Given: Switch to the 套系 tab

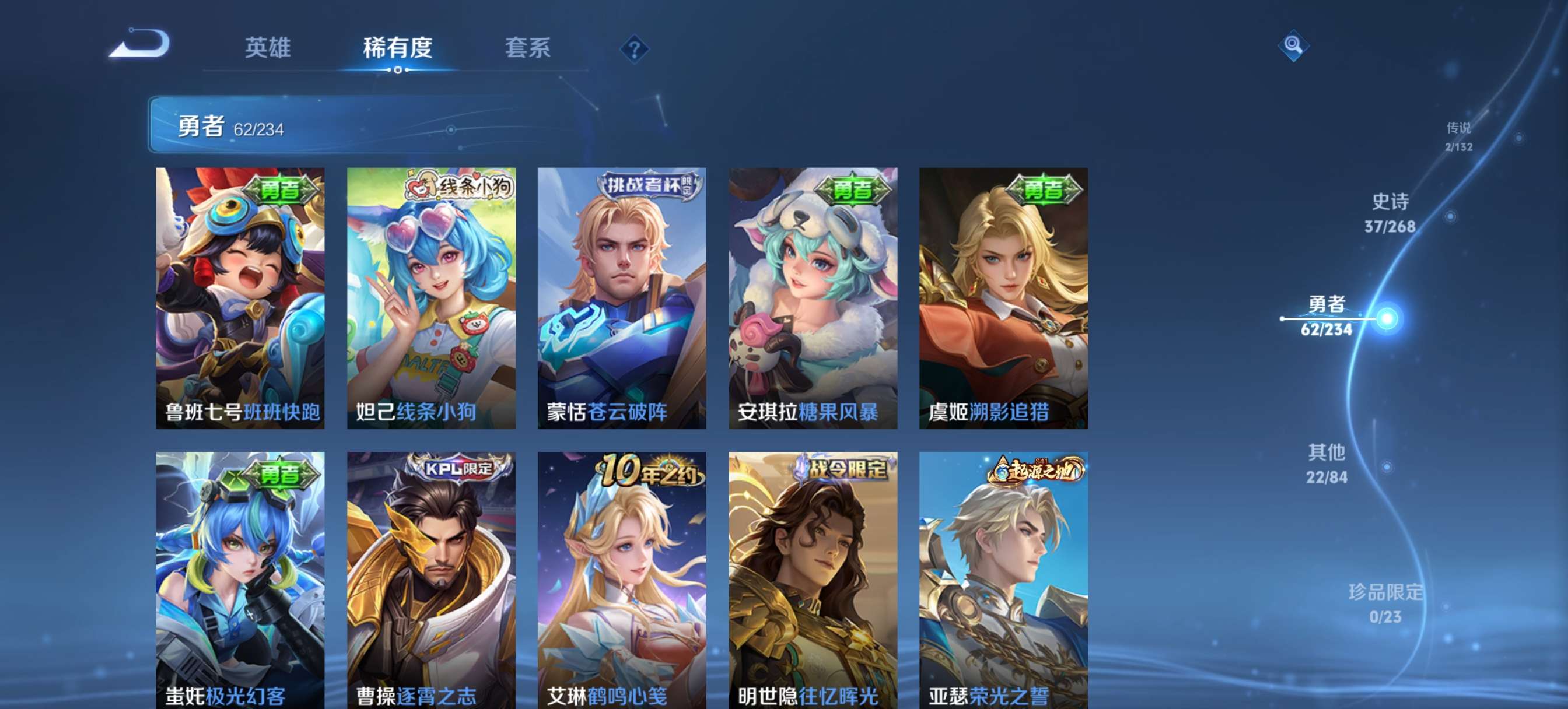Looking at the screenshot, I should click(x=528, y=47).
